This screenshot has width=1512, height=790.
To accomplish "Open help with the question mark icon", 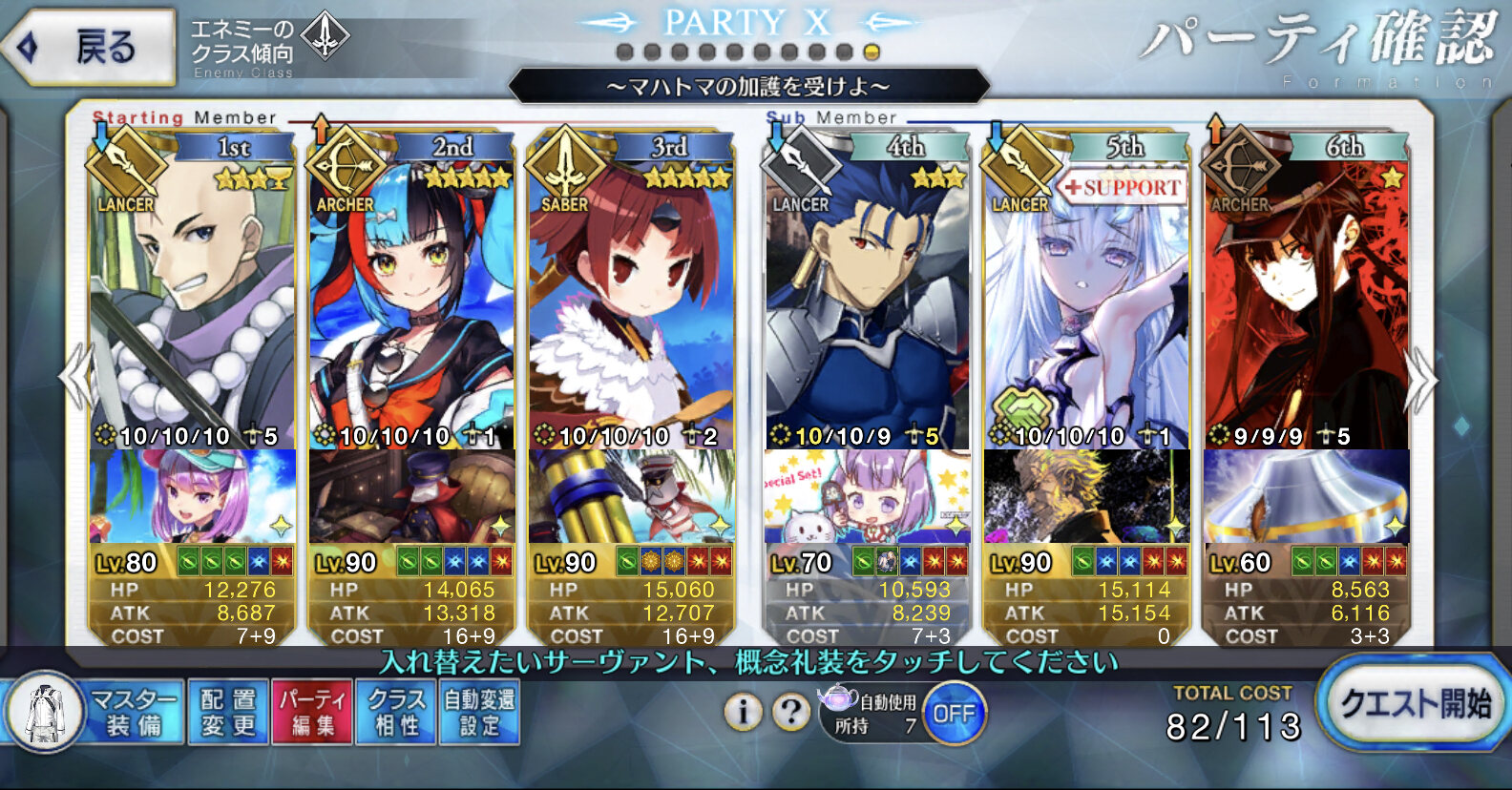I will pyautogui.click(x=791, y=711).
